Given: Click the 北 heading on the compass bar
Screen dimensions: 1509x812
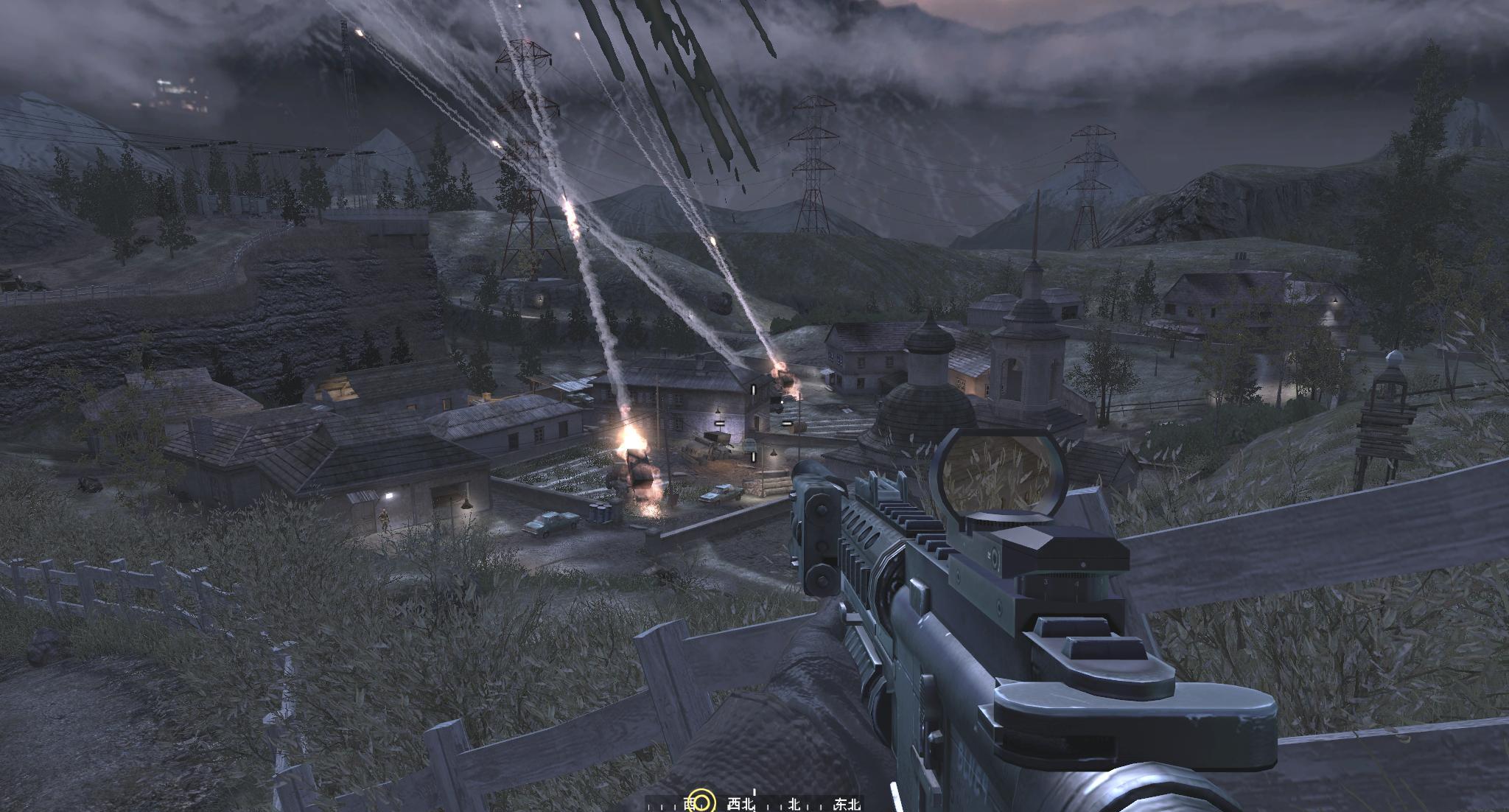Looking at the screenshot, I should point(794,804).
